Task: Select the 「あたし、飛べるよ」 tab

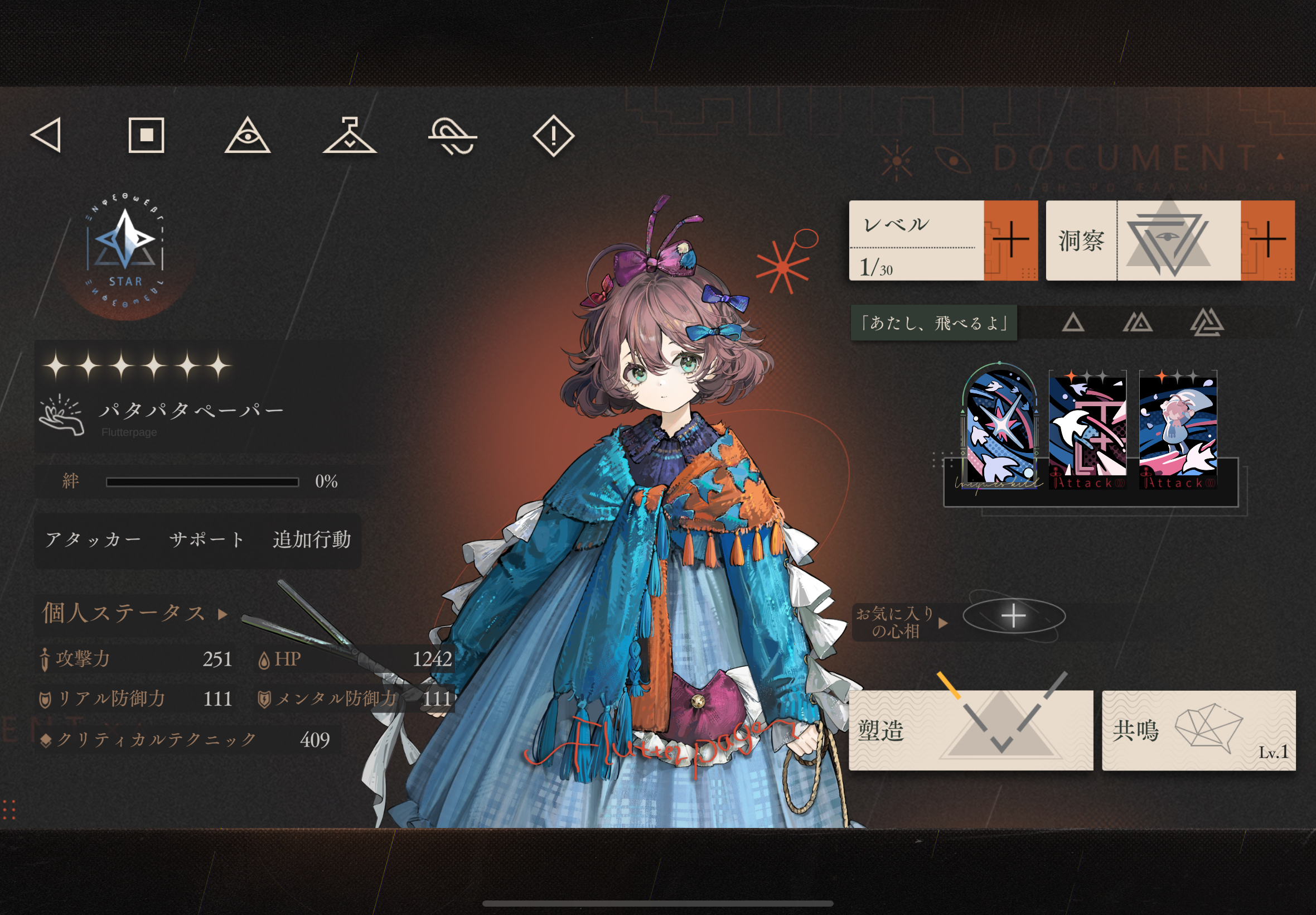Action: point(934,324)
